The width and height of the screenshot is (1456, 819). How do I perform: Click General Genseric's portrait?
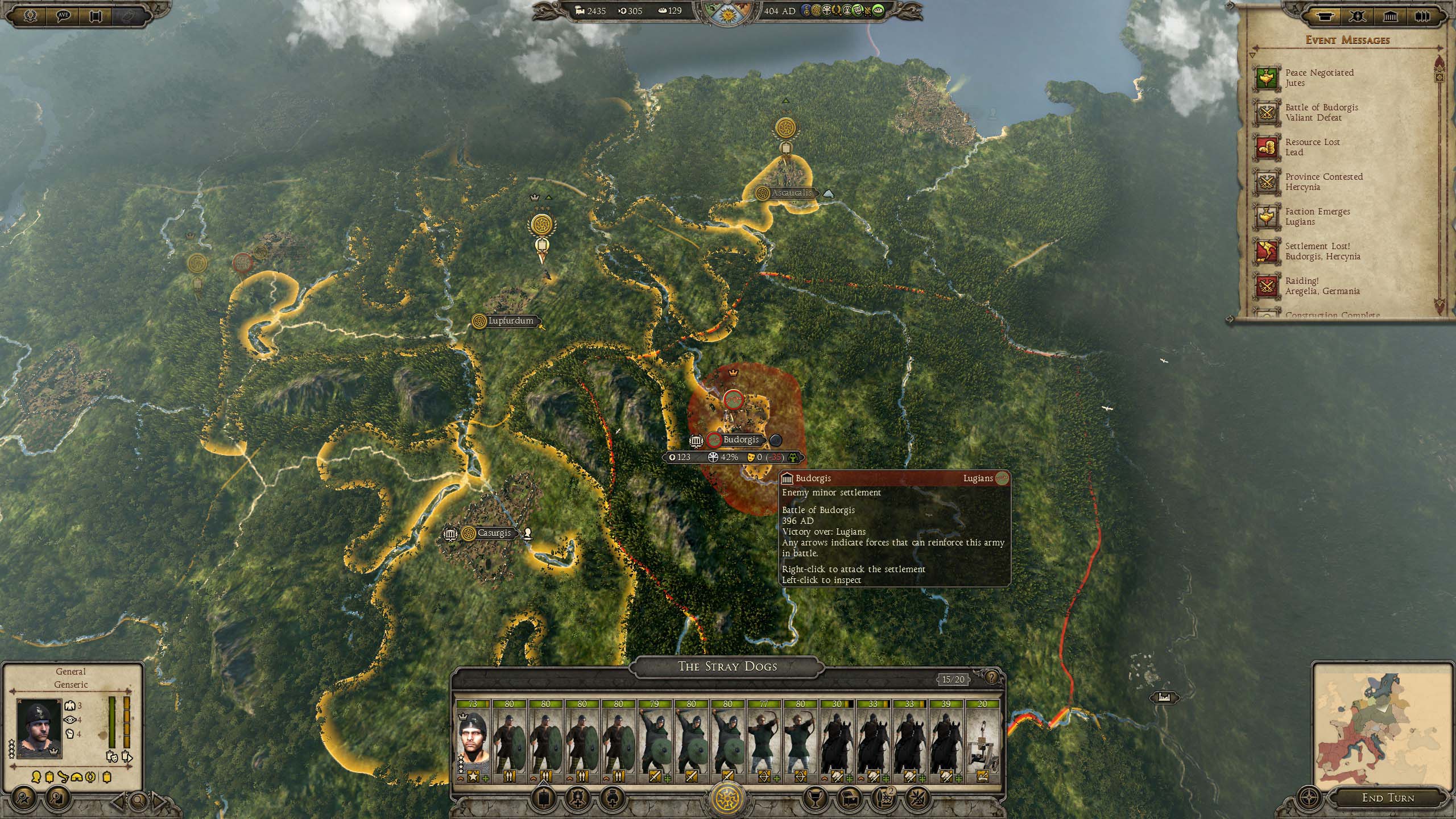(x=39, y=727)
